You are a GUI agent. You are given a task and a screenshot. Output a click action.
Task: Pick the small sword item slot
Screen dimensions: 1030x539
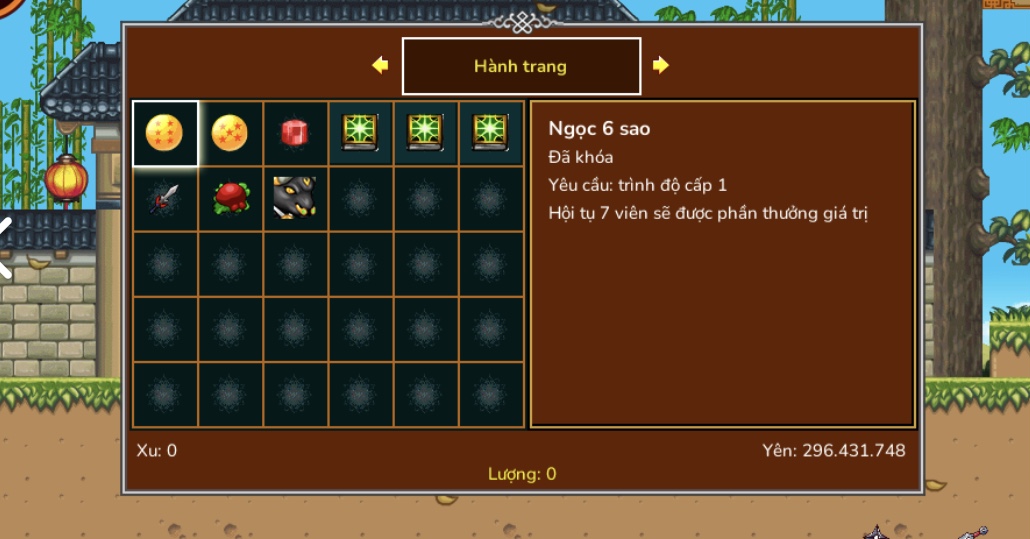pyautogui.click(x=165, y=198)
